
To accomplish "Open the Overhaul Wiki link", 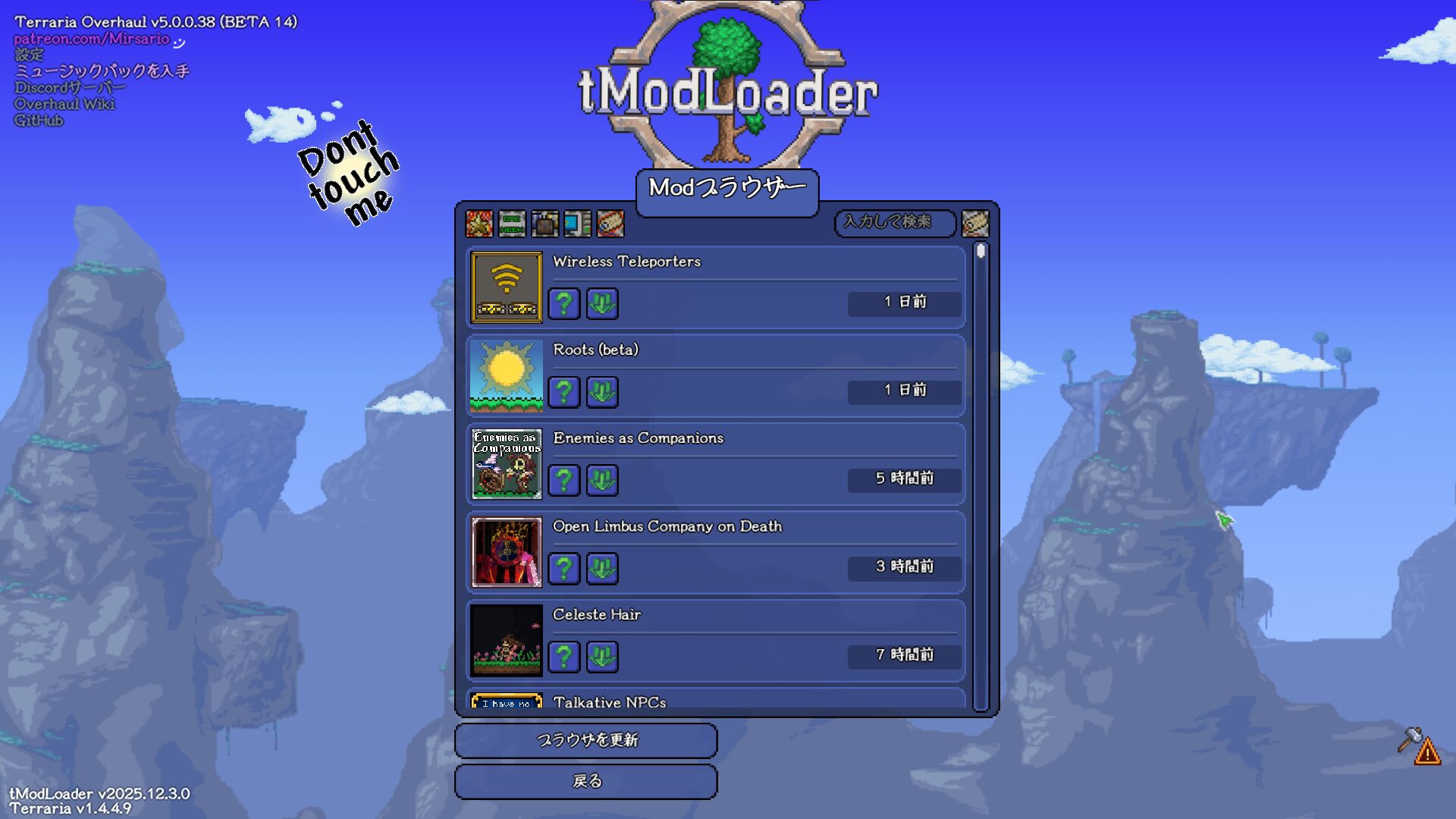I will coord(64,103).
